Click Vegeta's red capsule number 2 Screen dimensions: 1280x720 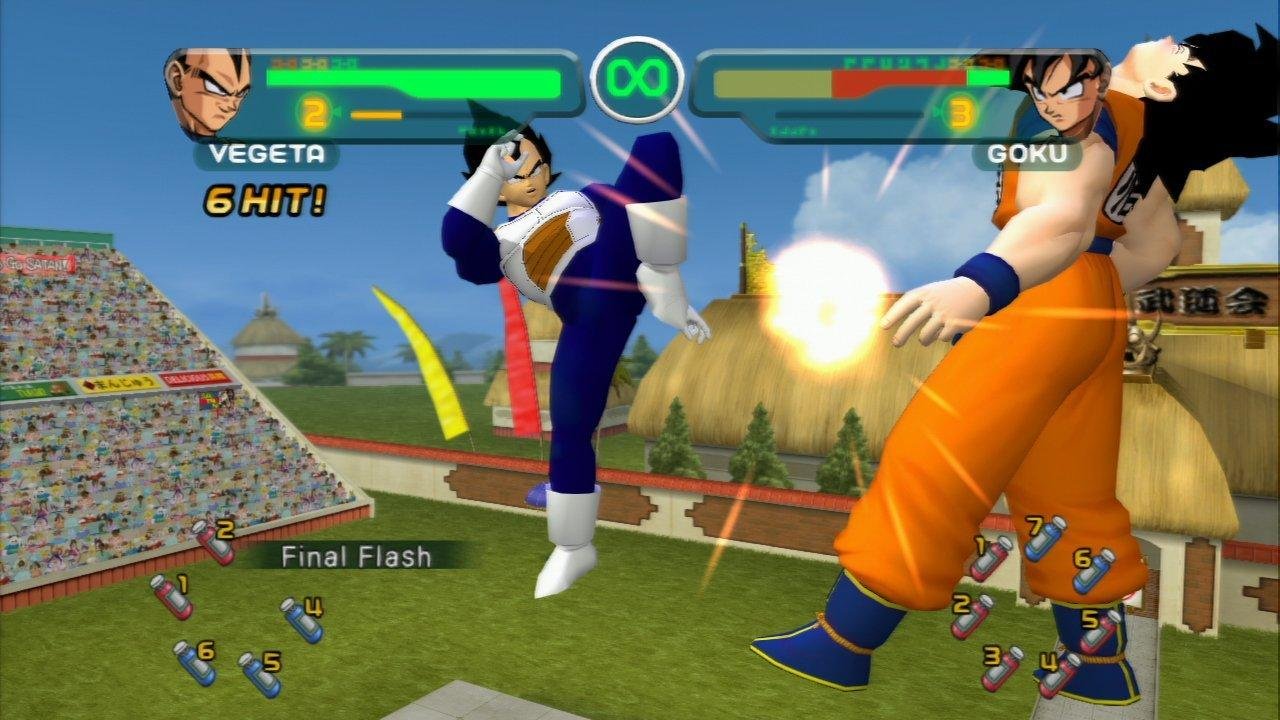pyautogui.click(x=216, y=546)
